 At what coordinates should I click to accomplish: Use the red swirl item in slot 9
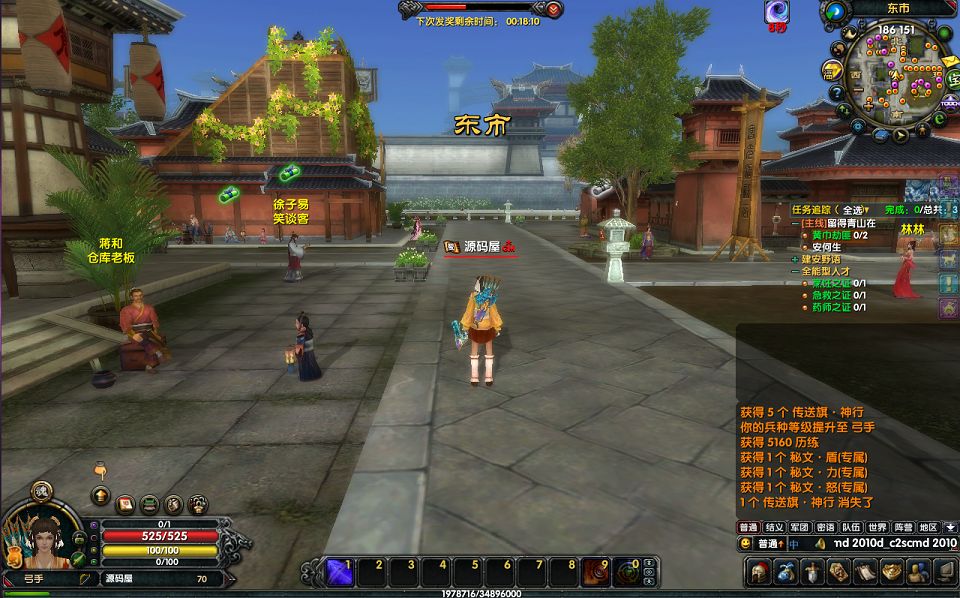[x=597, y=571]
